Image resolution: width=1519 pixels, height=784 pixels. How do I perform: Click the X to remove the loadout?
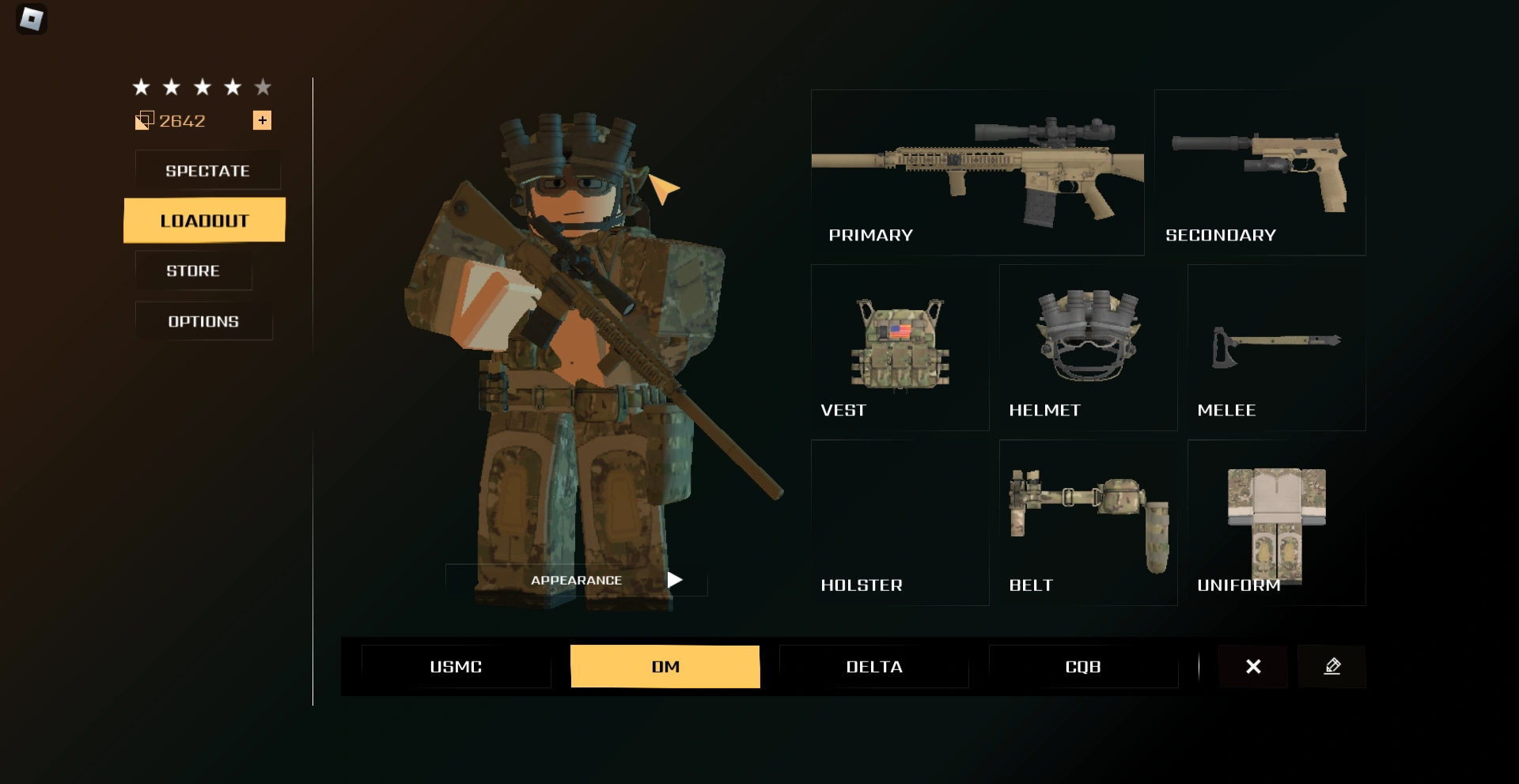coord(1254,666)
